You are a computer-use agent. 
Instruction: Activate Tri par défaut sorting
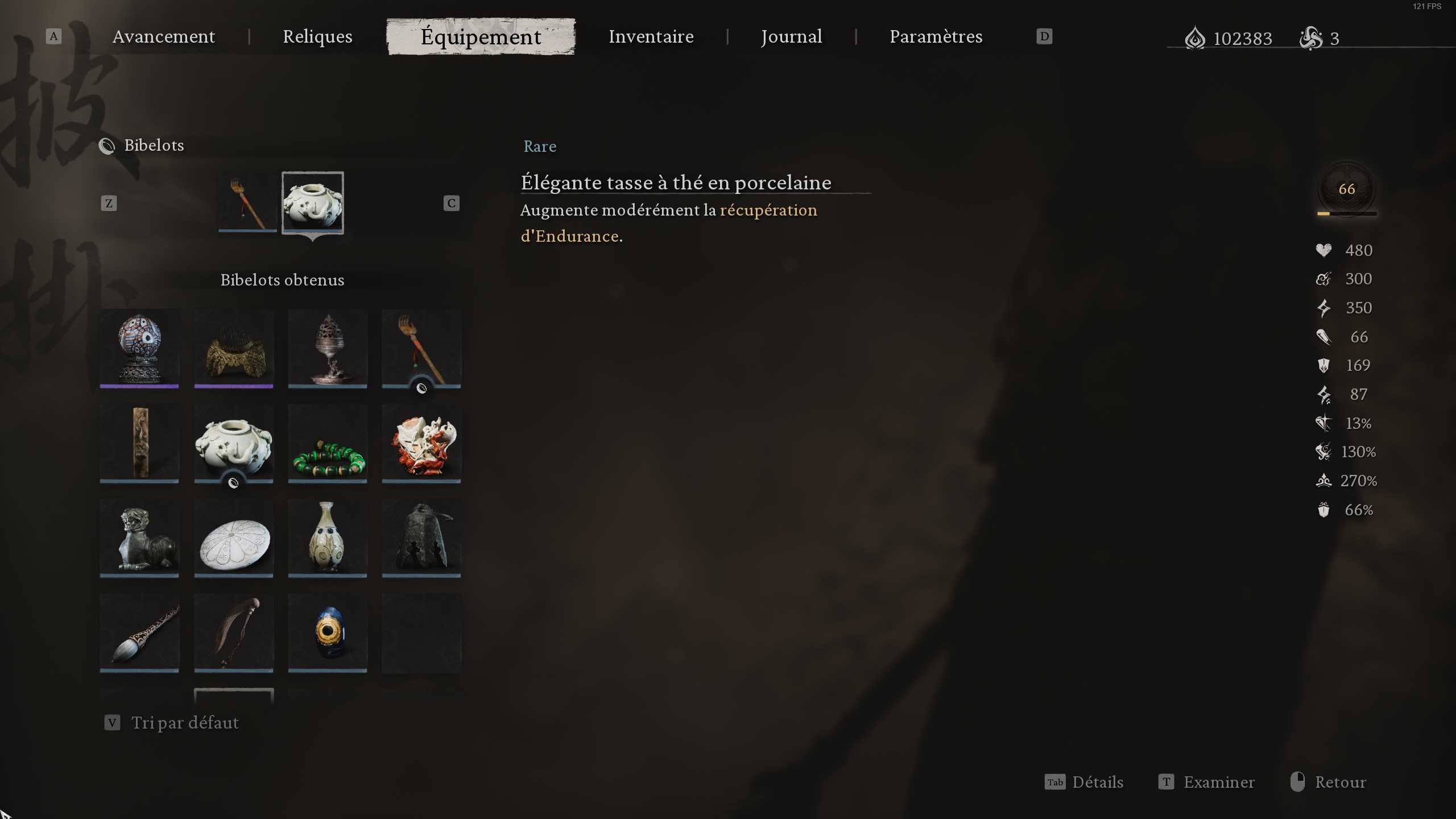pos(185,723)
